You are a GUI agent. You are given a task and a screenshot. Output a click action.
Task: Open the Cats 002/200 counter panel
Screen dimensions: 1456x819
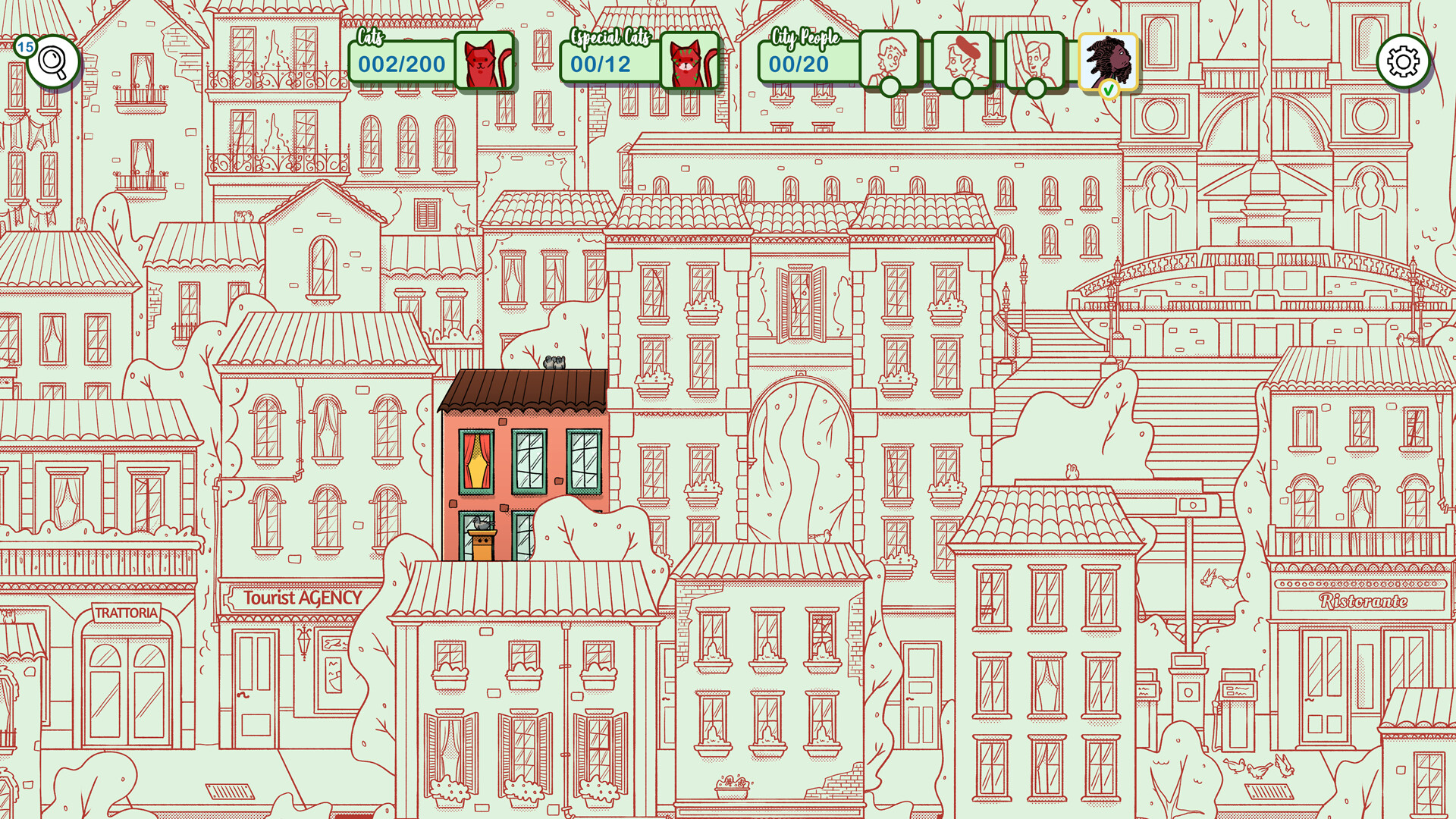point(400,62)
